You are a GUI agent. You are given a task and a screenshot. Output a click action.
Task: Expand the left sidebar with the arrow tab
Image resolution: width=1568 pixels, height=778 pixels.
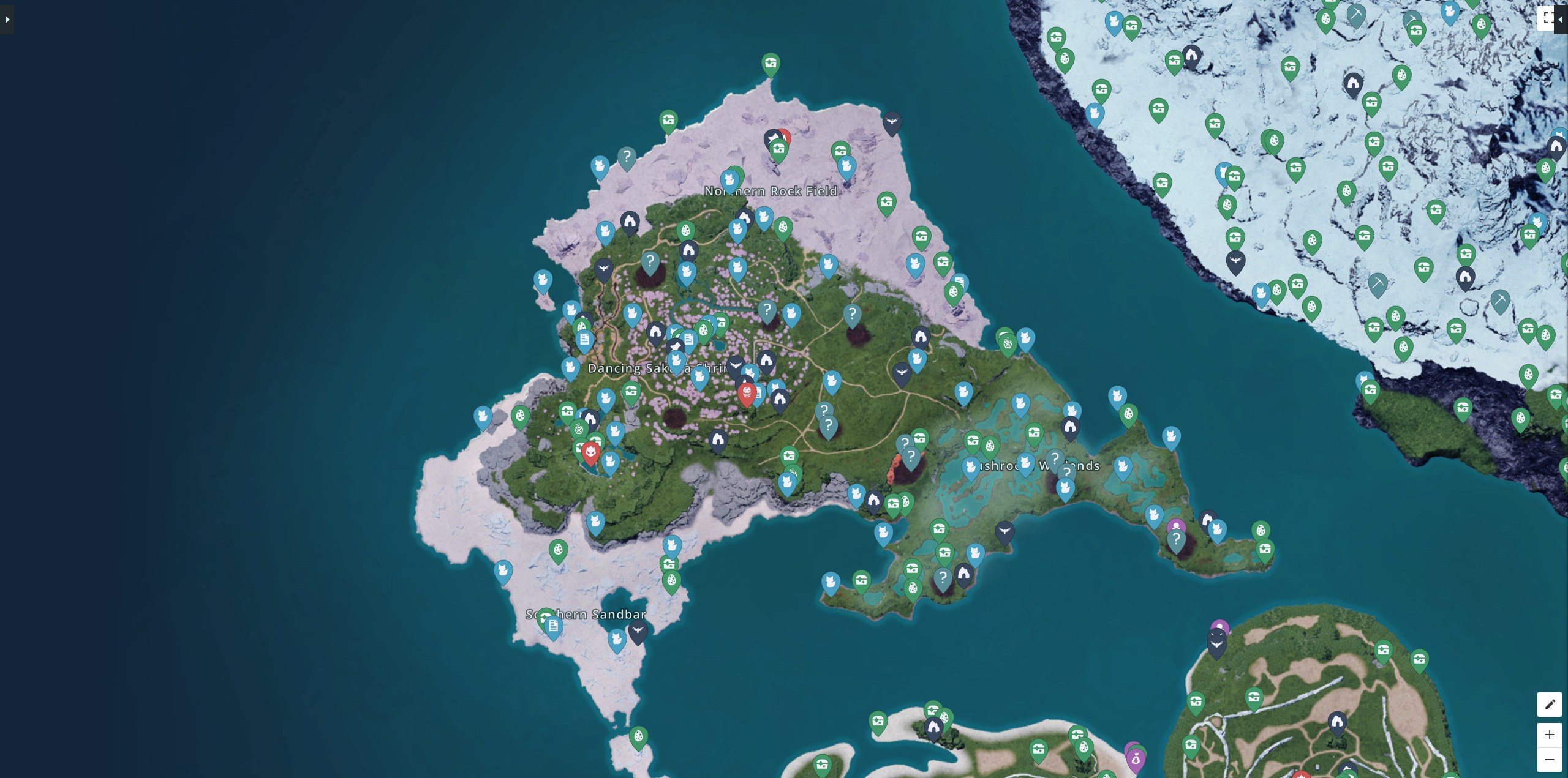pyautogui.click(x=6, y=19)
